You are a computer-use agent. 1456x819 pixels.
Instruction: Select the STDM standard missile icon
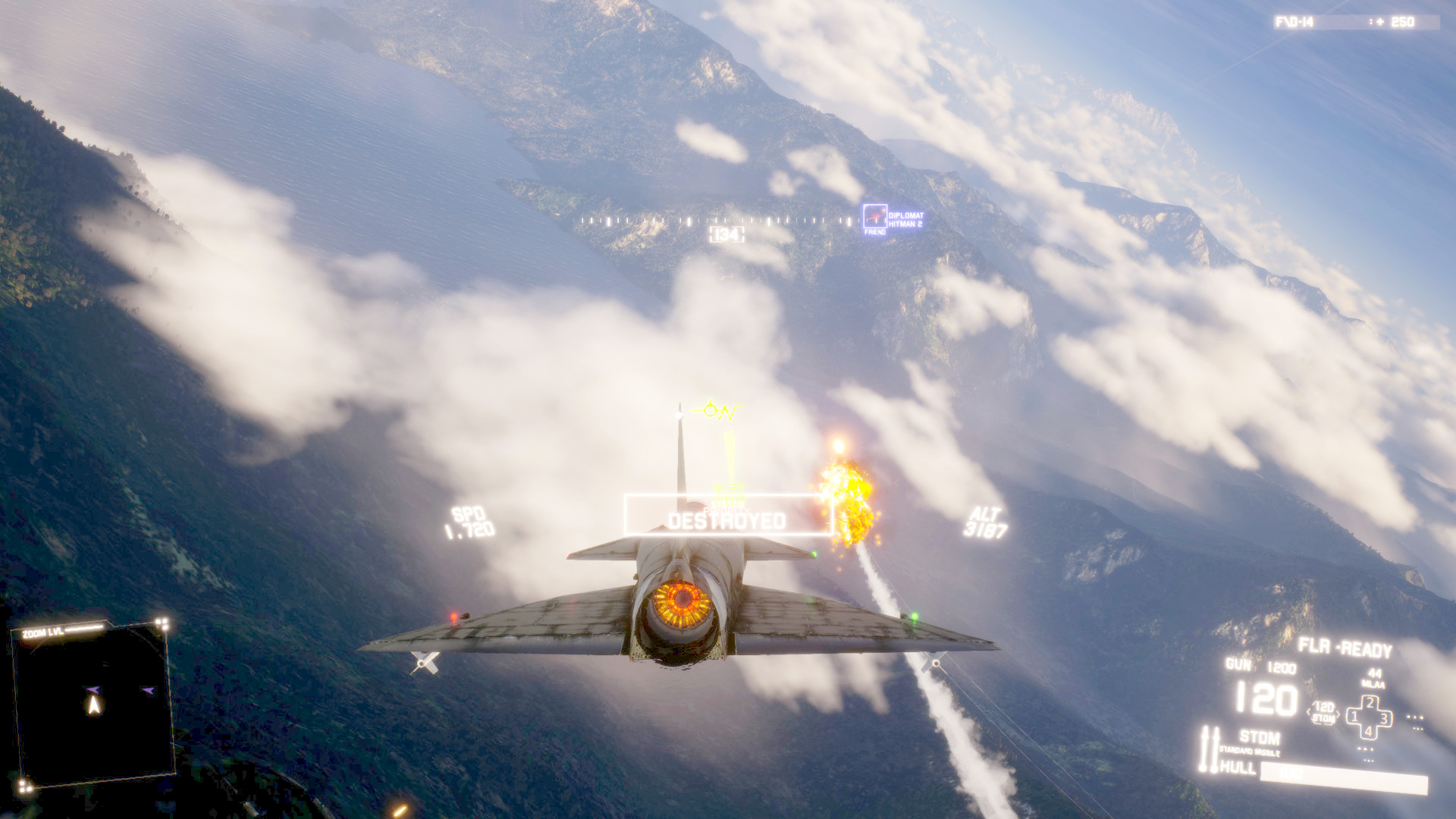(x=1260, y=736)
